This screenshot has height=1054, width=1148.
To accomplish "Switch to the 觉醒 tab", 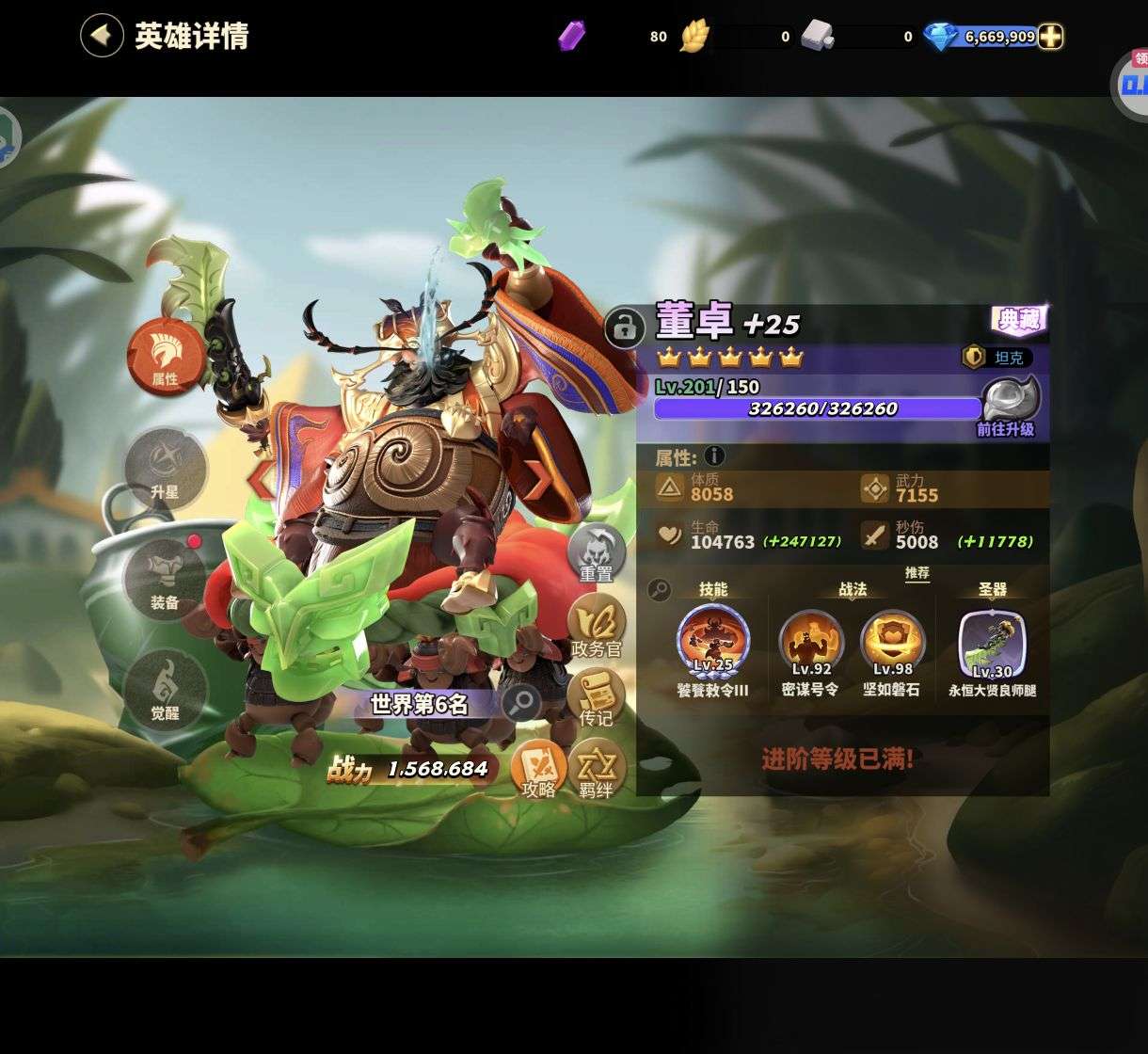I will click(x=165, y=690).
